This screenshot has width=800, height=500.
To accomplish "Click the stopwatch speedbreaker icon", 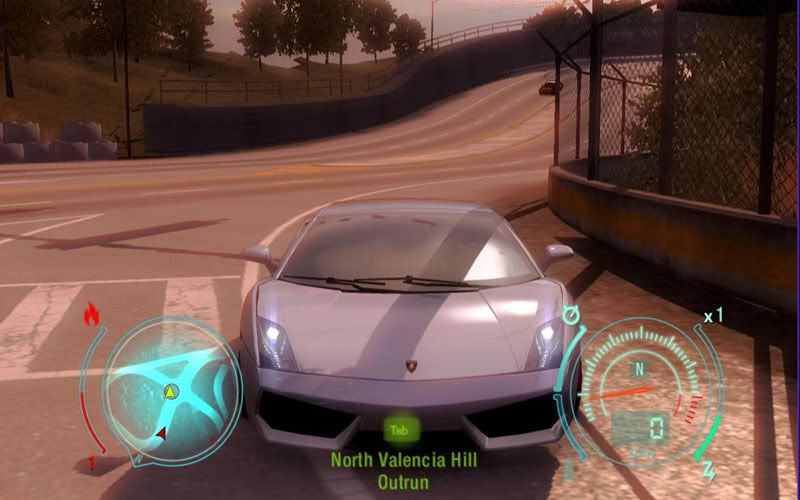I will [573, 317].
